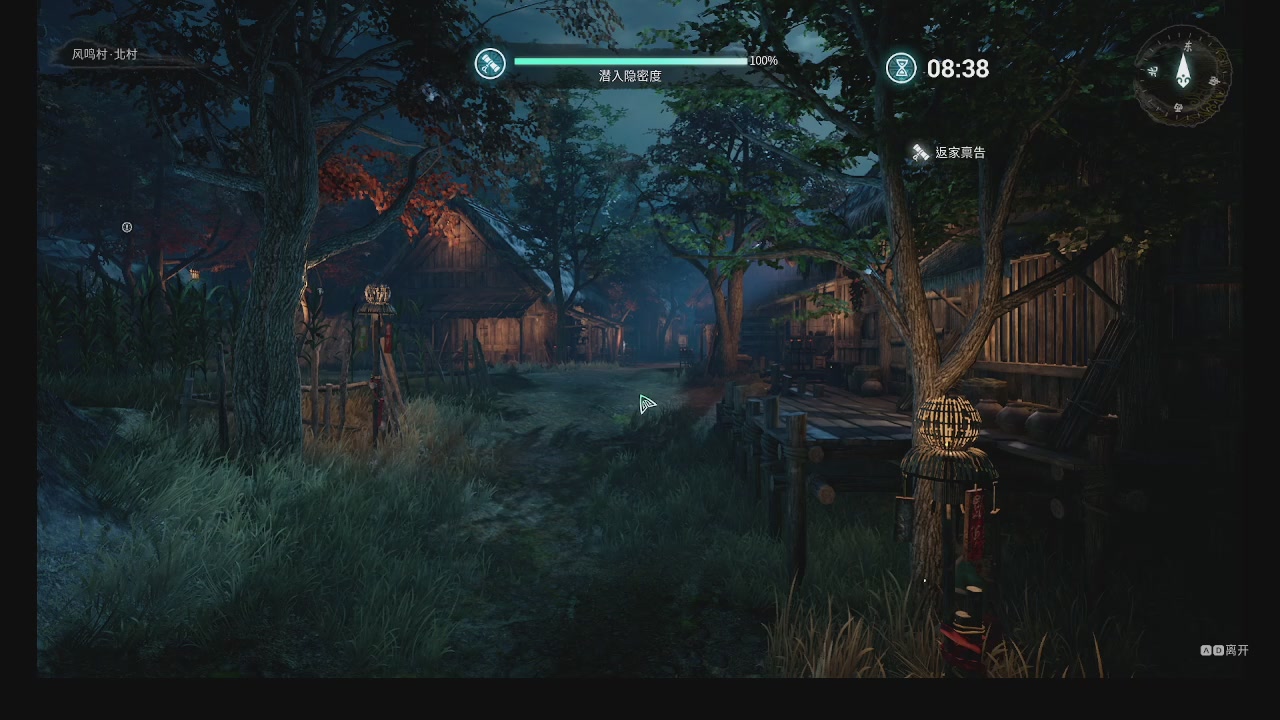Click the 凤鸣村·北村 location label
The width and height of the screenshot is (1280, 720).
click(x=104, y=55)
